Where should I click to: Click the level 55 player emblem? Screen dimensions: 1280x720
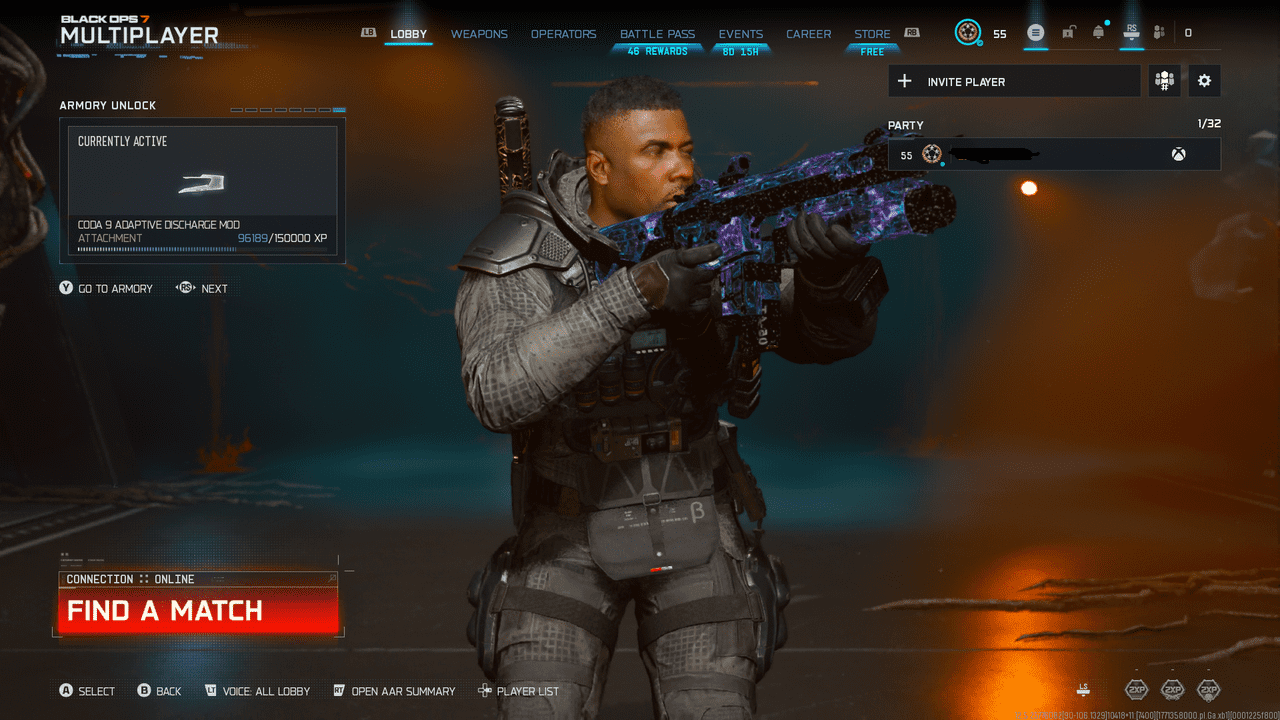click(x=966, y=32)
